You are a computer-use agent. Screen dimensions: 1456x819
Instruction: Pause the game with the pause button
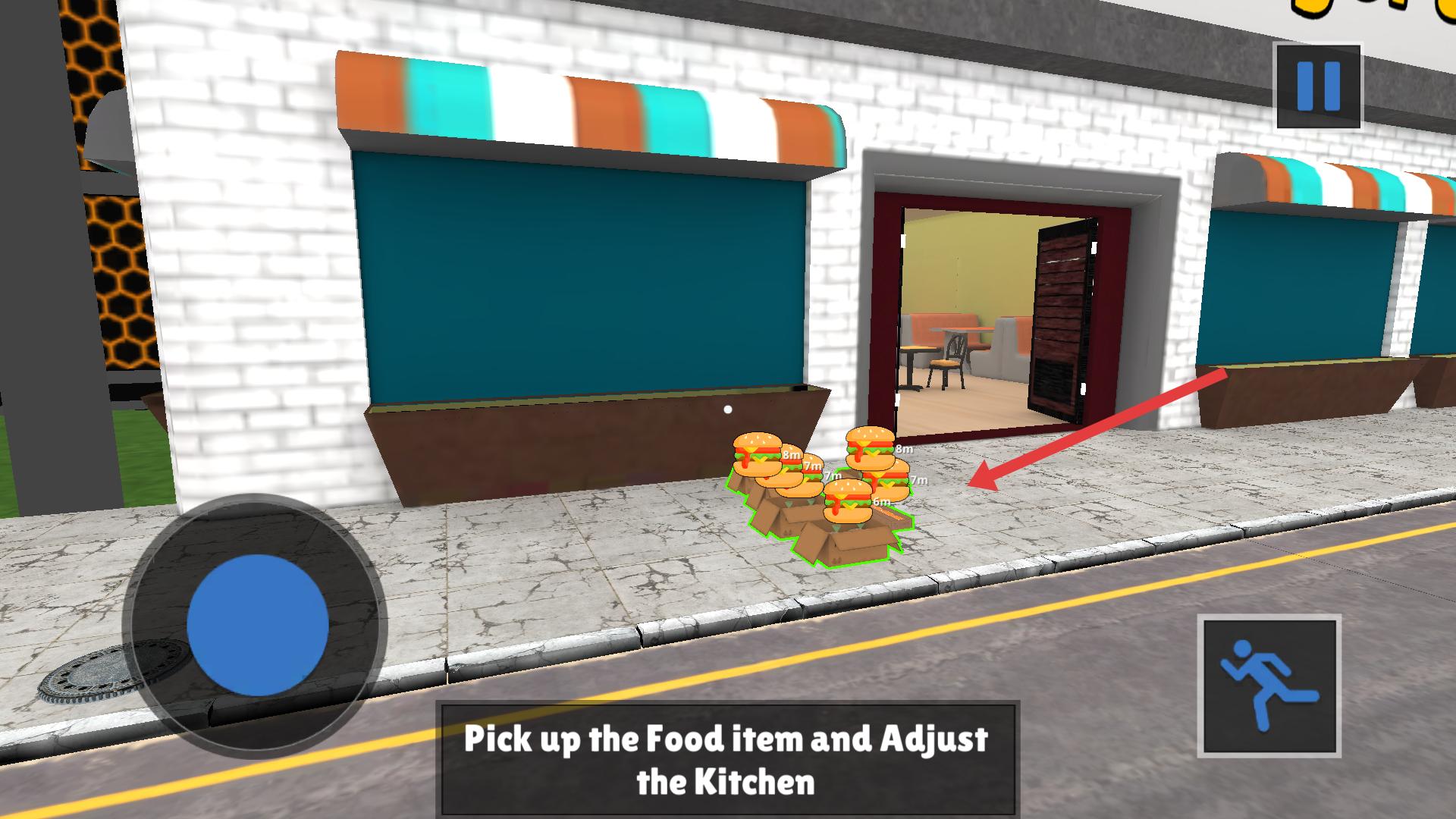tap(1319, 86)
